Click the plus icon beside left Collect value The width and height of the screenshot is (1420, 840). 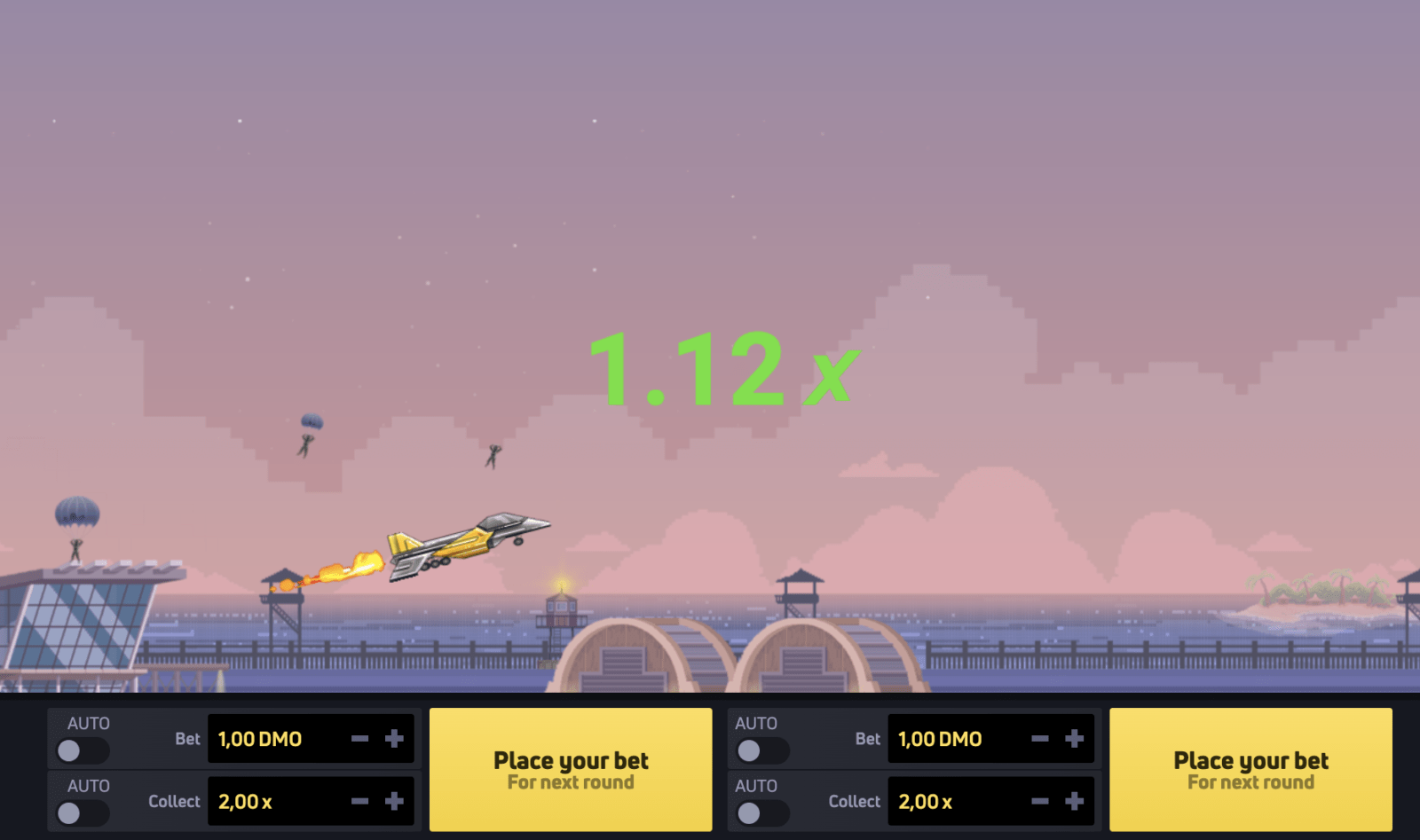[396, 801]
